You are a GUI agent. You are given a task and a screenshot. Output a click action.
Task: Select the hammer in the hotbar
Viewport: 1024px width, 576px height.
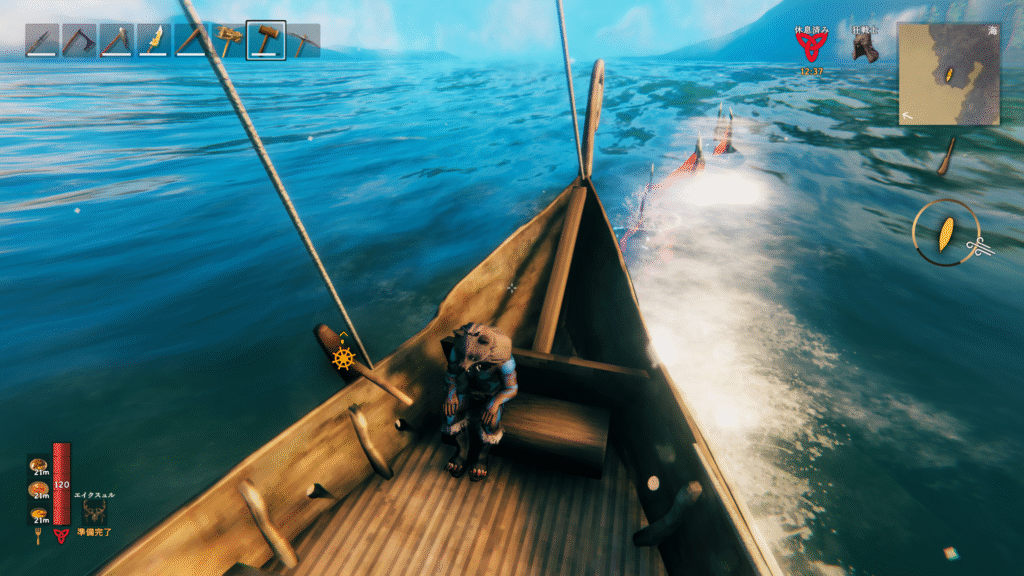click(x=266, y=41)
